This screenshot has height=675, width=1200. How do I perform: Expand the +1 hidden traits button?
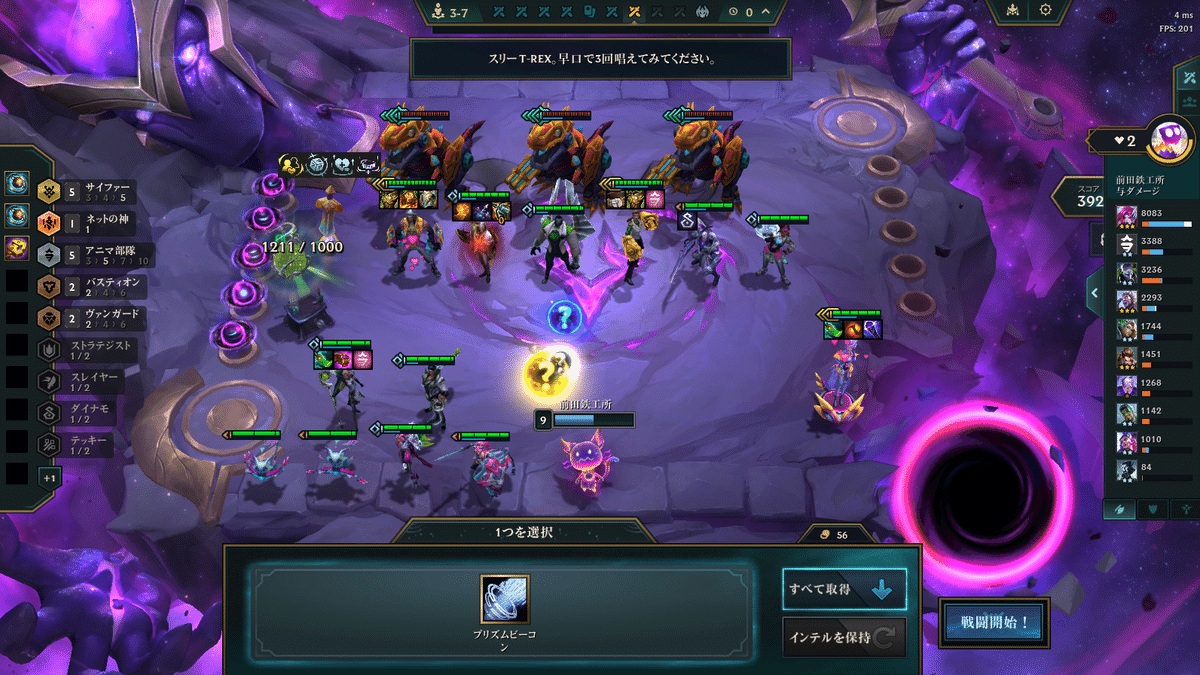[48, 477]
